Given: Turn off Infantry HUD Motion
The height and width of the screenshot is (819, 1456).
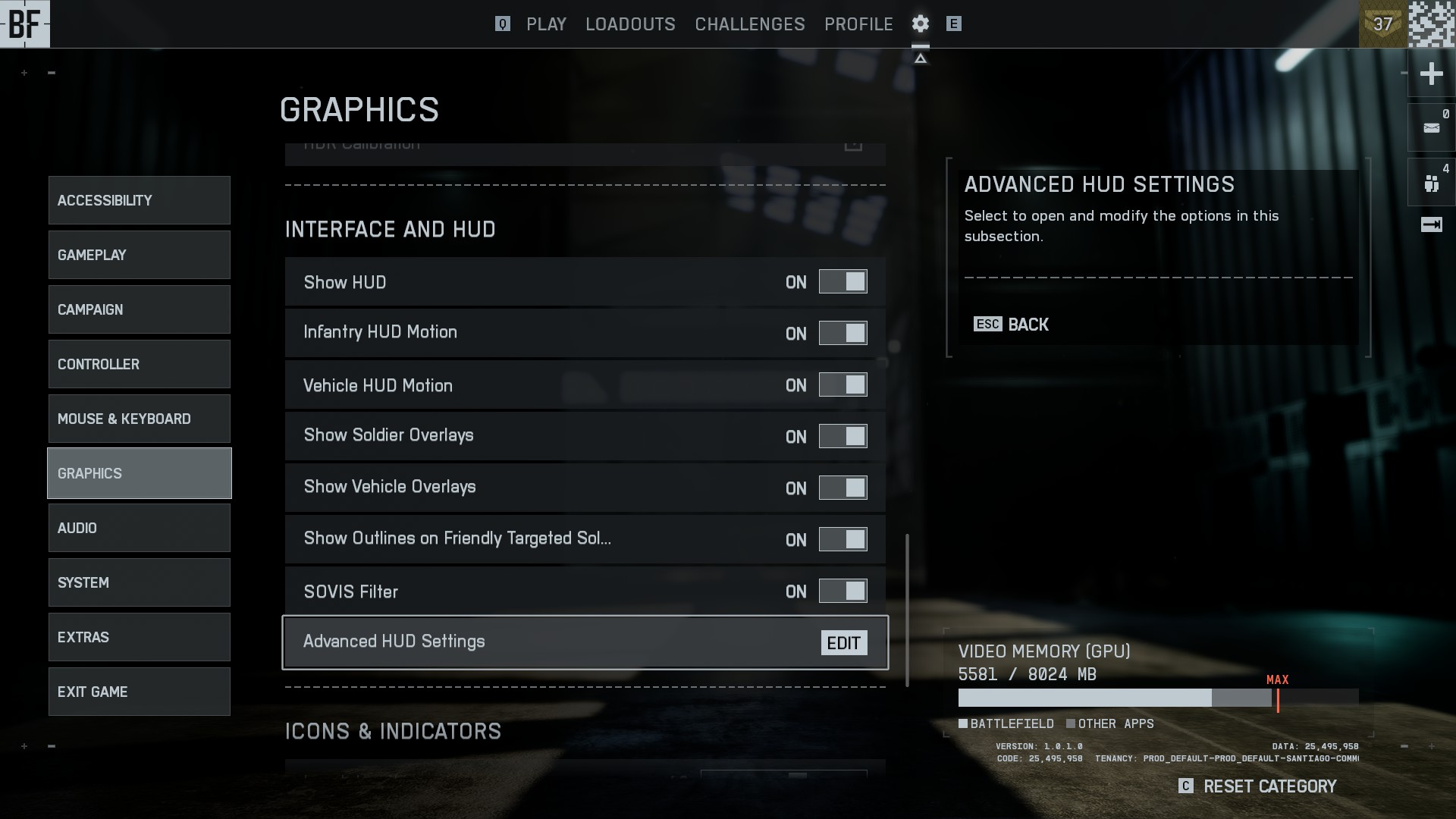Looking at the screenshot, I should (x=843, y=333).
